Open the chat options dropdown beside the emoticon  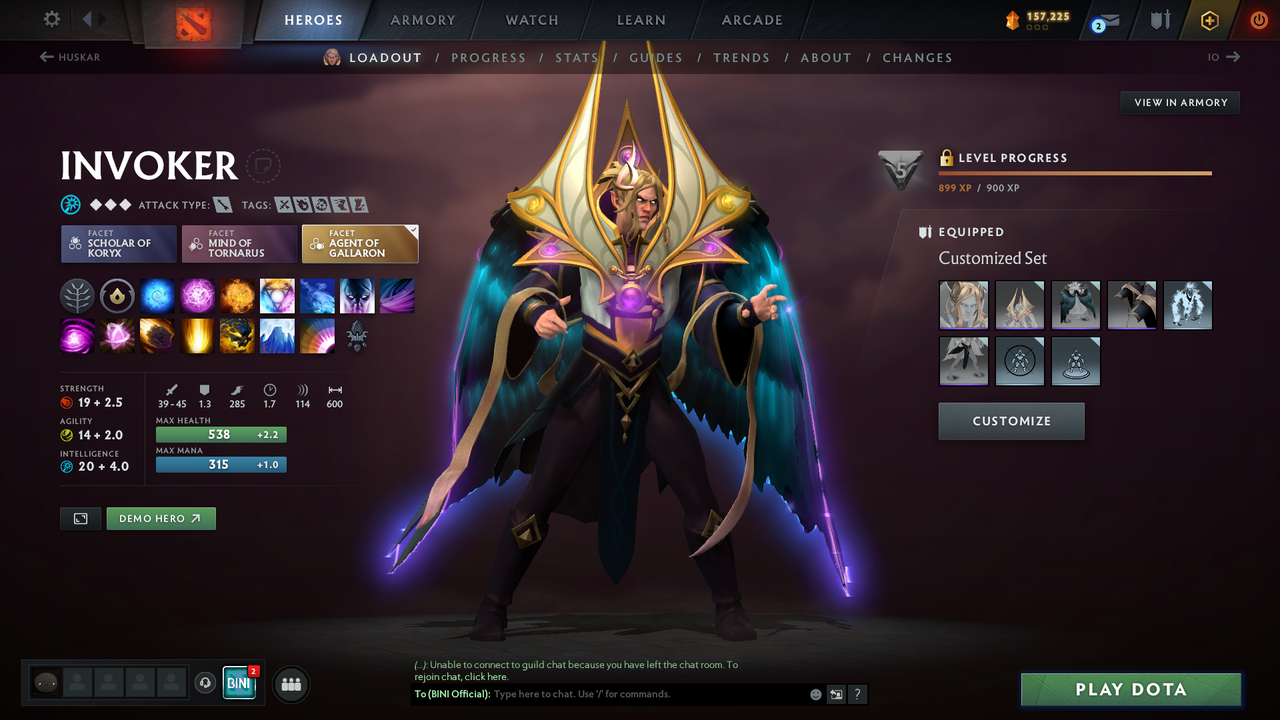837,694
